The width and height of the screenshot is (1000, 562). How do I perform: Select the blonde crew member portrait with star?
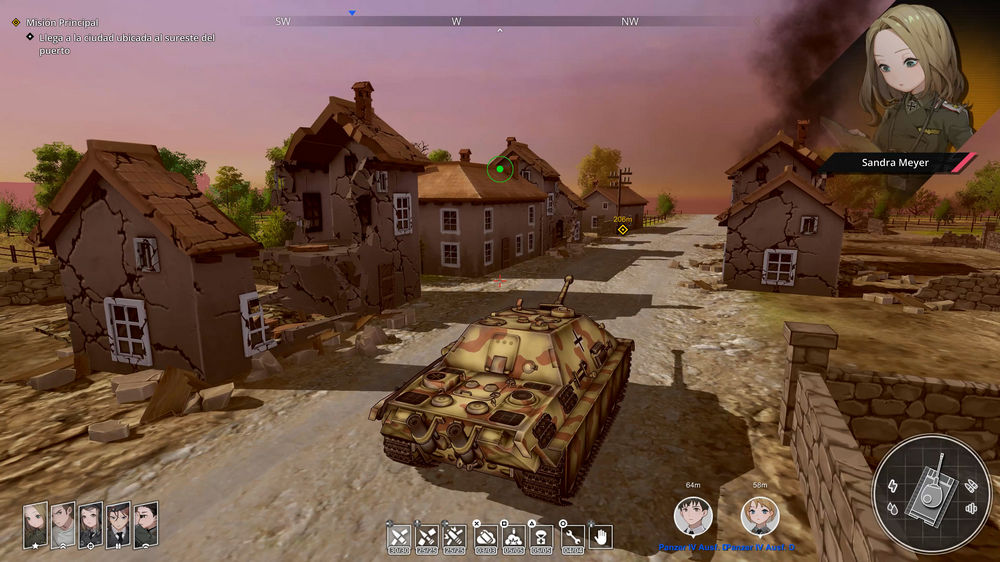click(36, 525)
